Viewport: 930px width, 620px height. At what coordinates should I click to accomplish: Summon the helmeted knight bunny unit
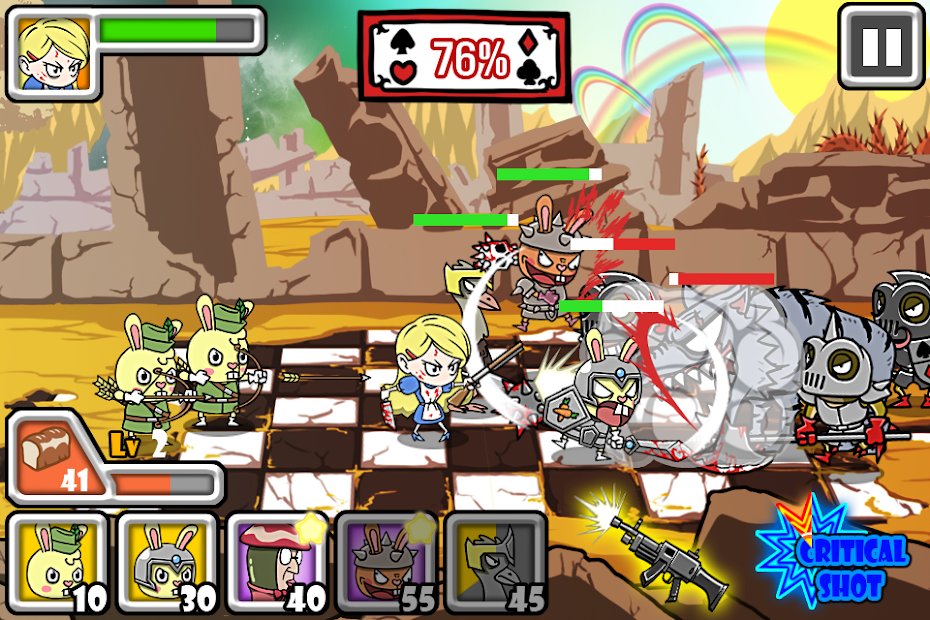[166, 563]
